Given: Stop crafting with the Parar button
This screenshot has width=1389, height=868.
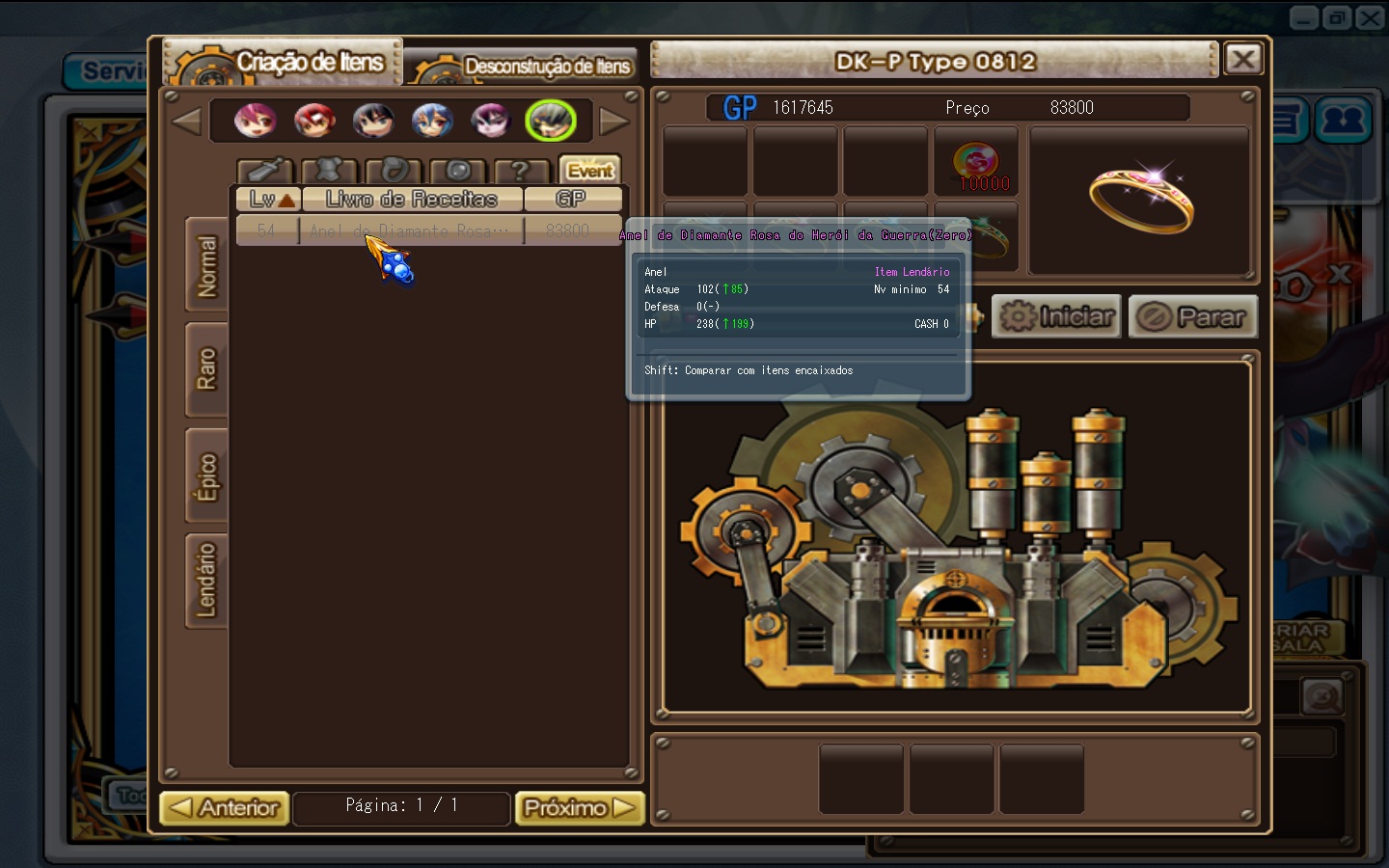Looking at the screenshot, I should coord(1193,316).
